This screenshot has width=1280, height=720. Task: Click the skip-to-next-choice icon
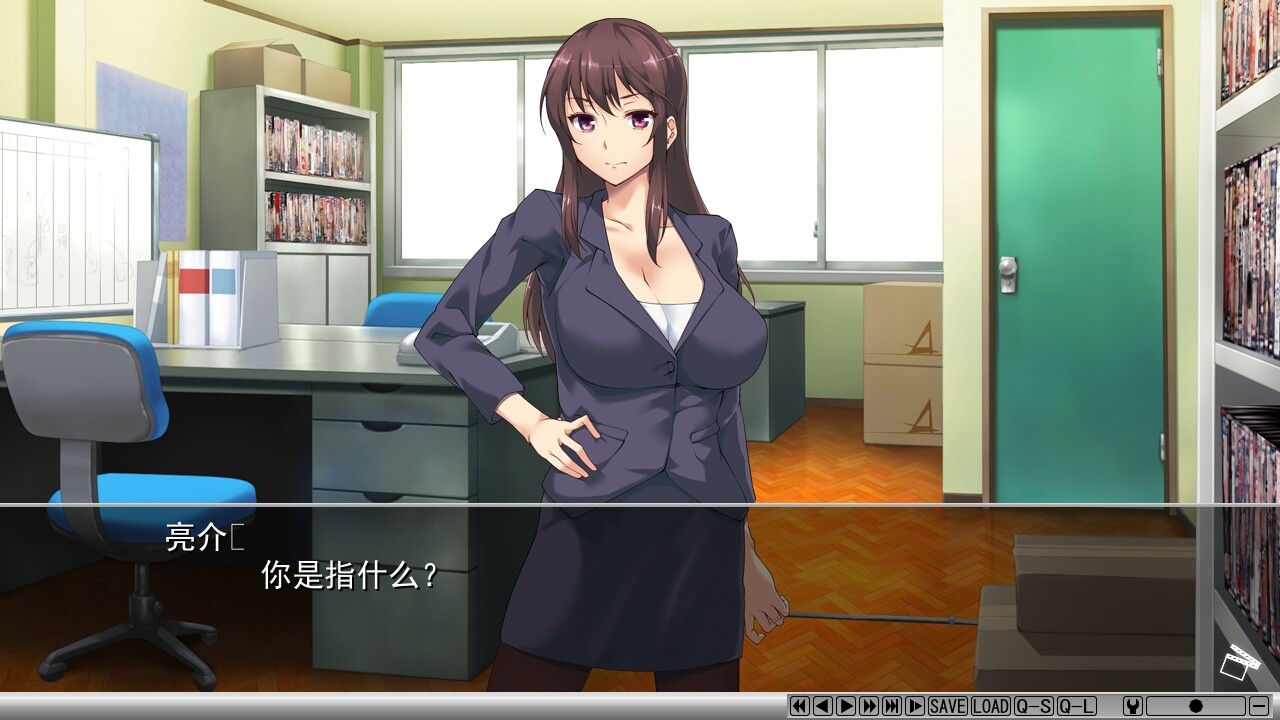pos(892,707)
